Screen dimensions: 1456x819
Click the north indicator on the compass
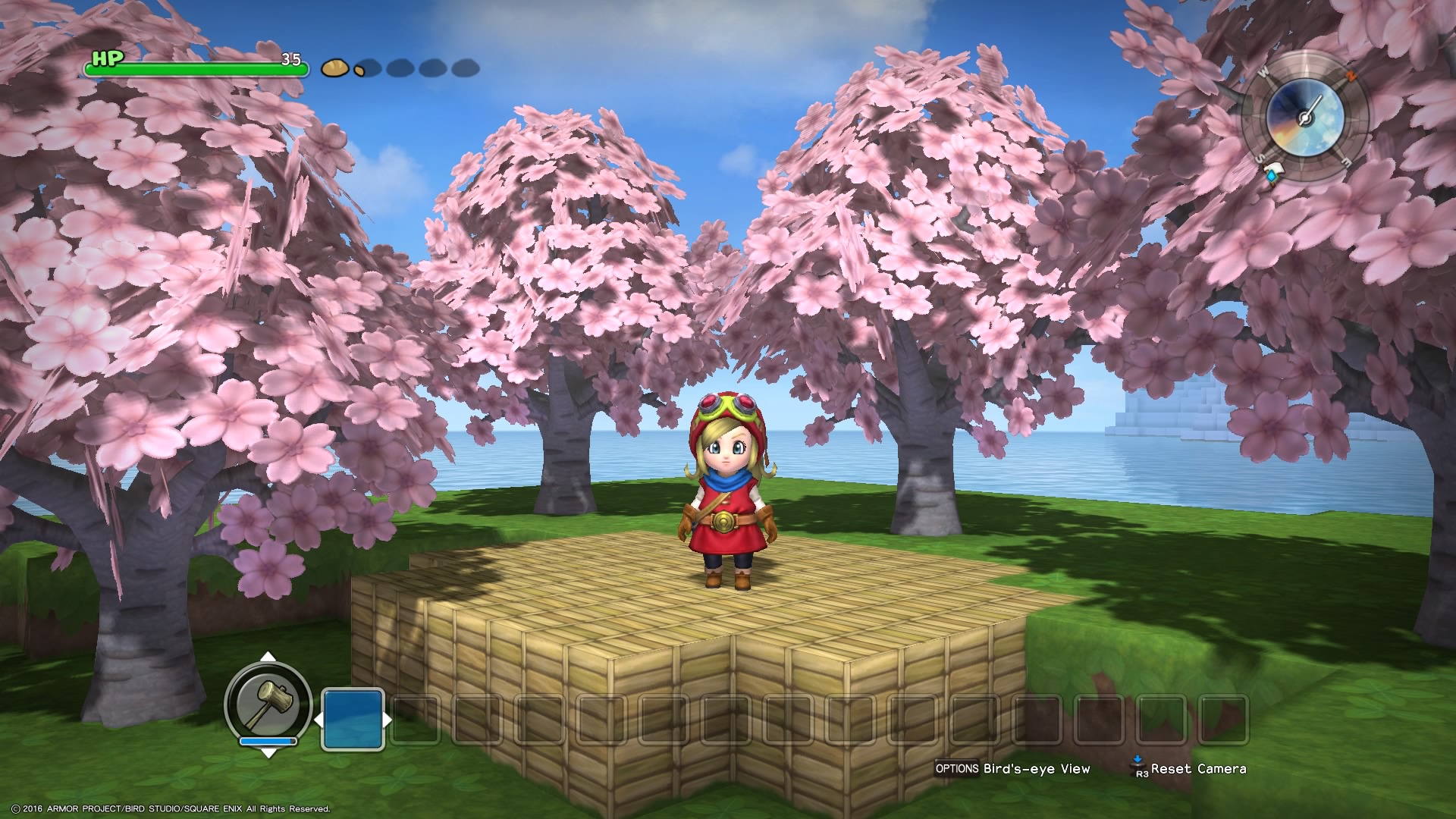(x=1351, y=75)
